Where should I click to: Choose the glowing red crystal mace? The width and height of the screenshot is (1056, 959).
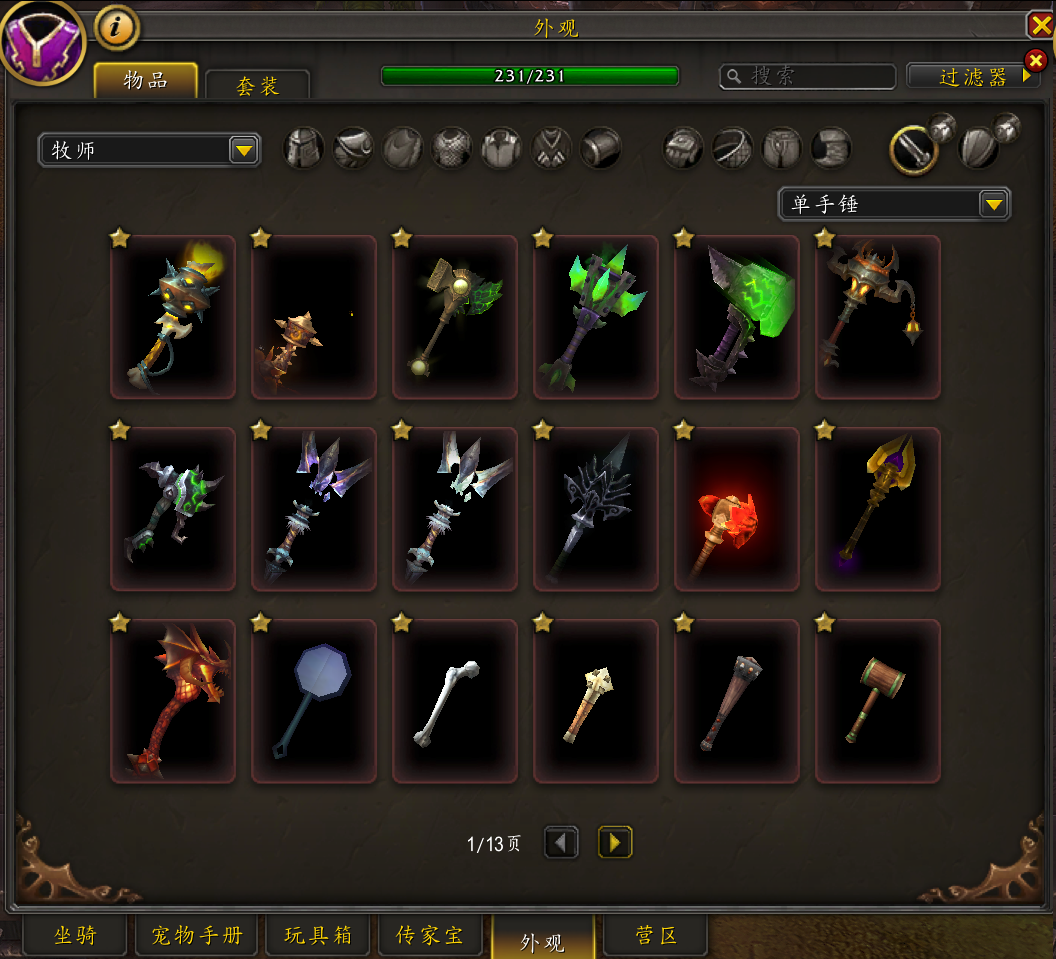tap(737, 509)
